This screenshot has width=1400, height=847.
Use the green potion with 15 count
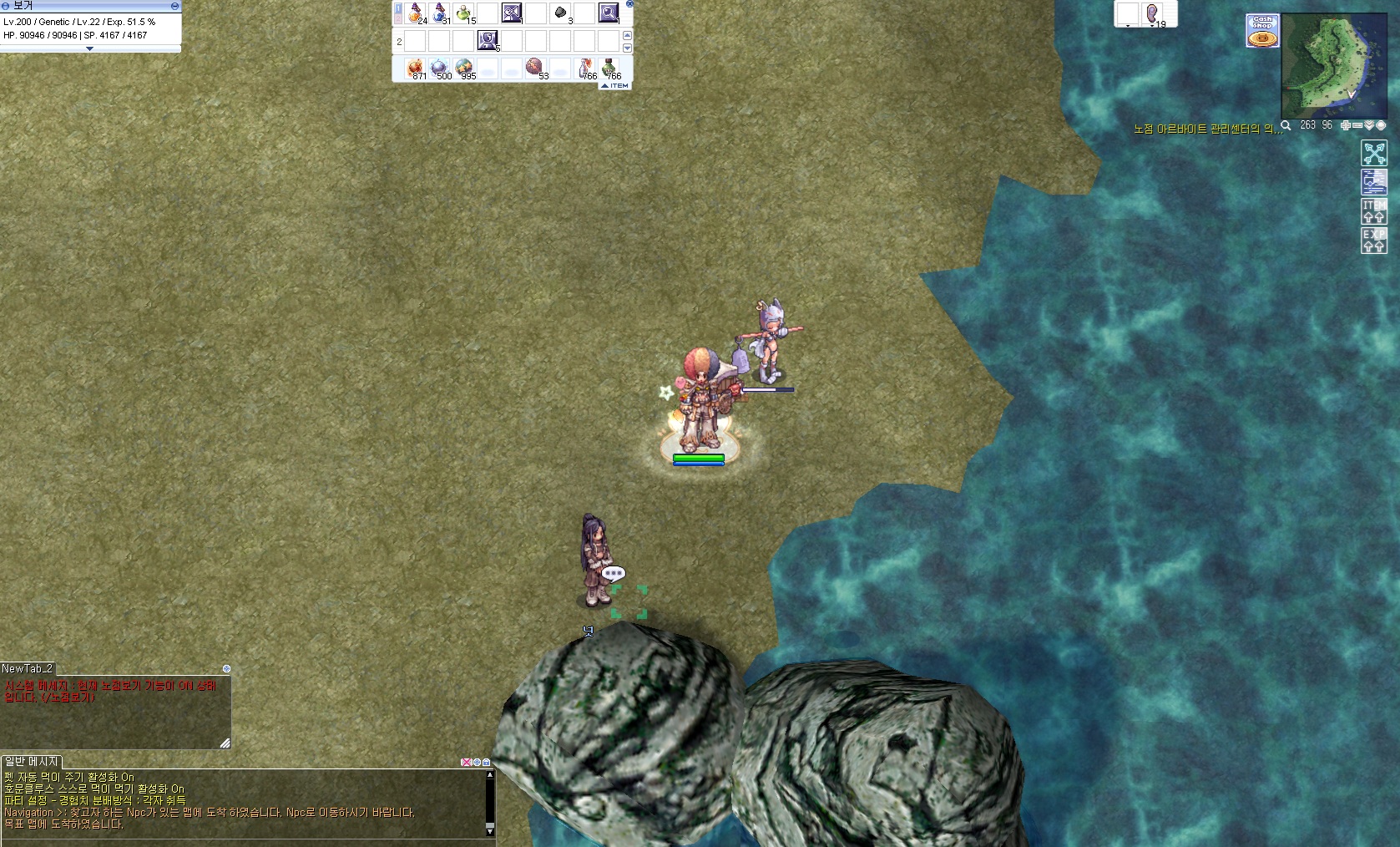click(x=464, y=13)
